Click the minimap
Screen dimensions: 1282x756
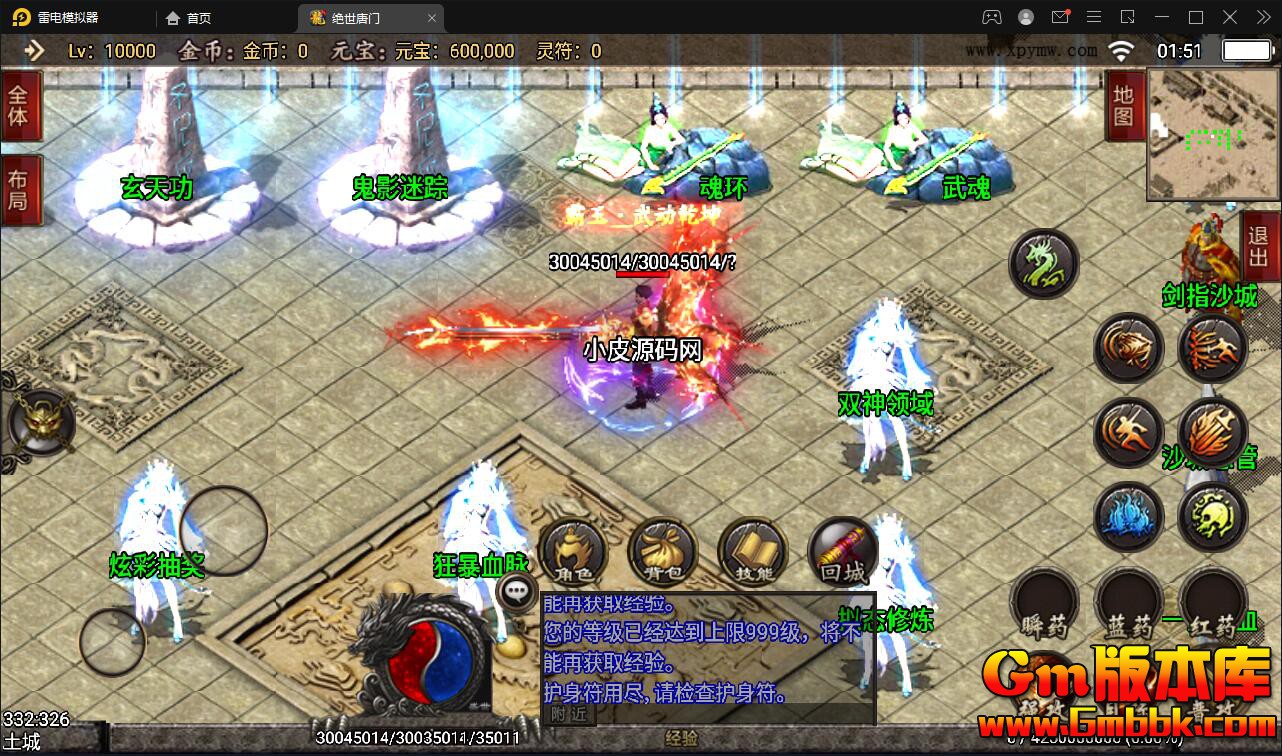(x=1212, y=135)
